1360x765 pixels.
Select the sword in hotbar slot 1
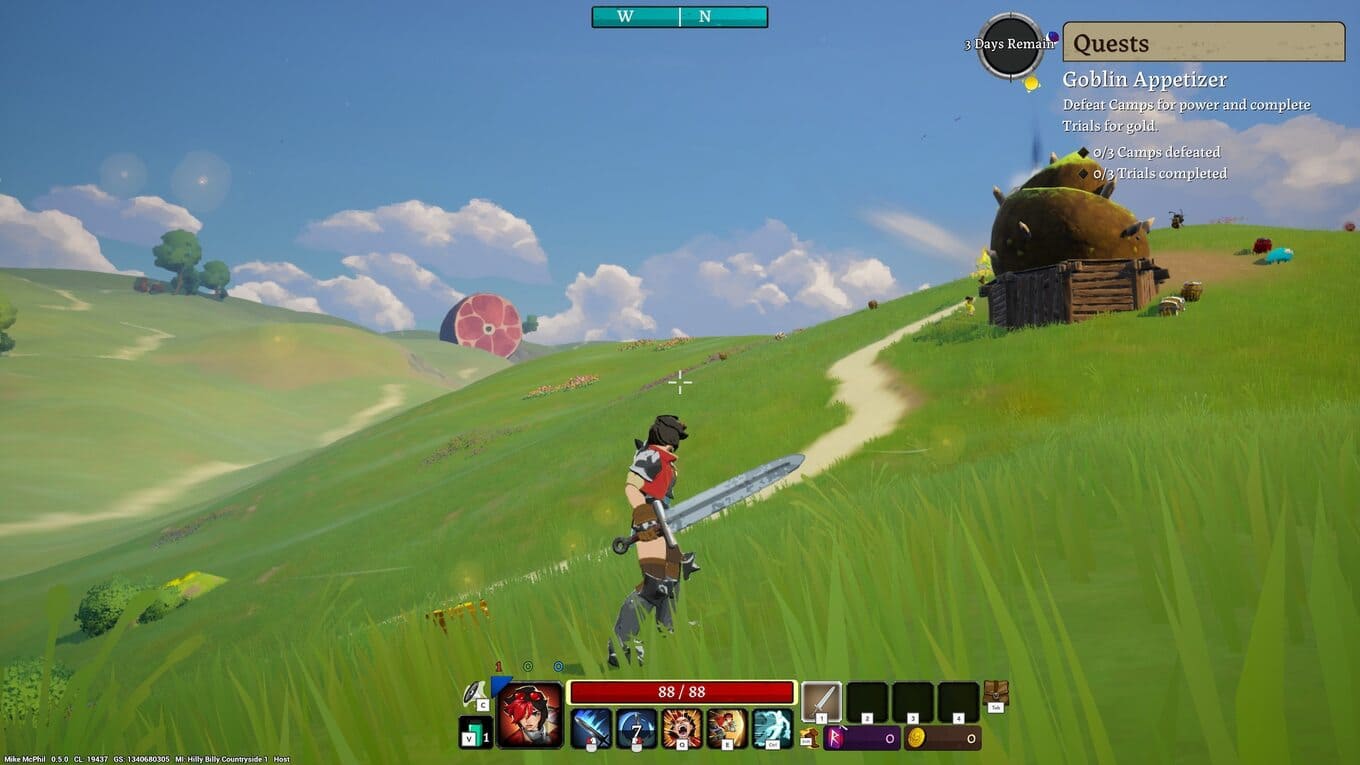click(821, 702)
